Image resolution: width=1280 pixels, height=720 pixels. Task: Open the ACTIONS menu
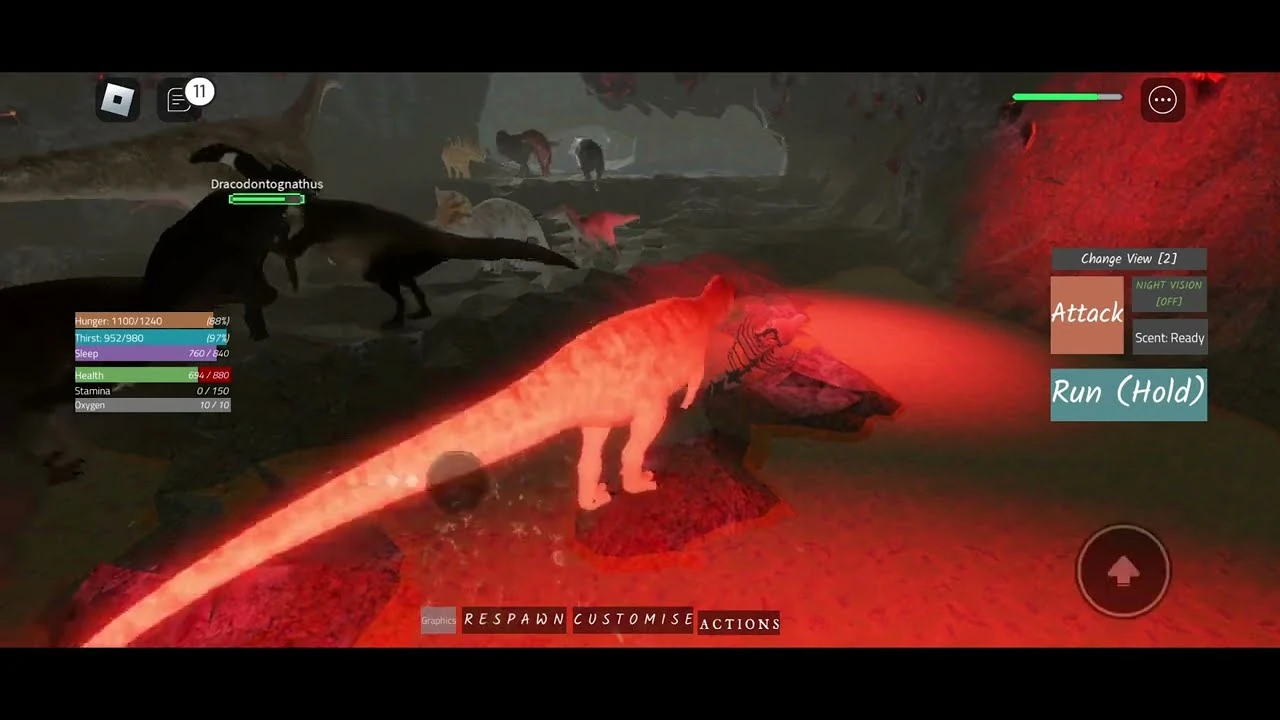pos(740,624)
